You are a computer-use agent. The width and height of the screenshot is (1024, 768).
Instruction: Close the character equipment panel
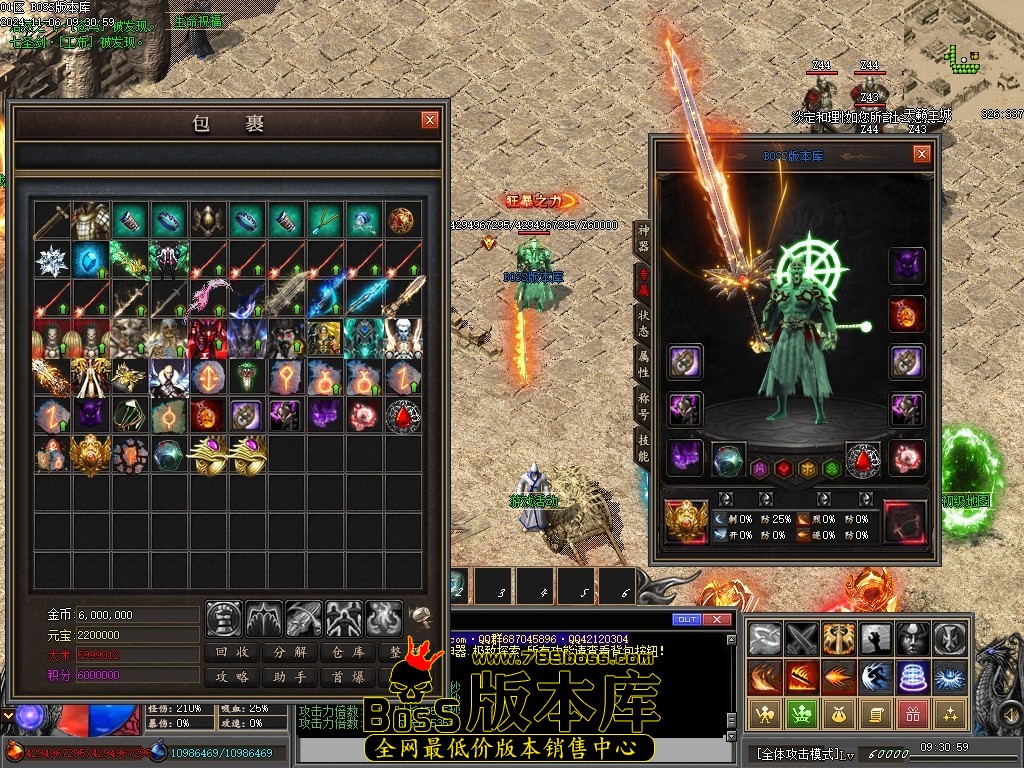[x=921, y=154]
